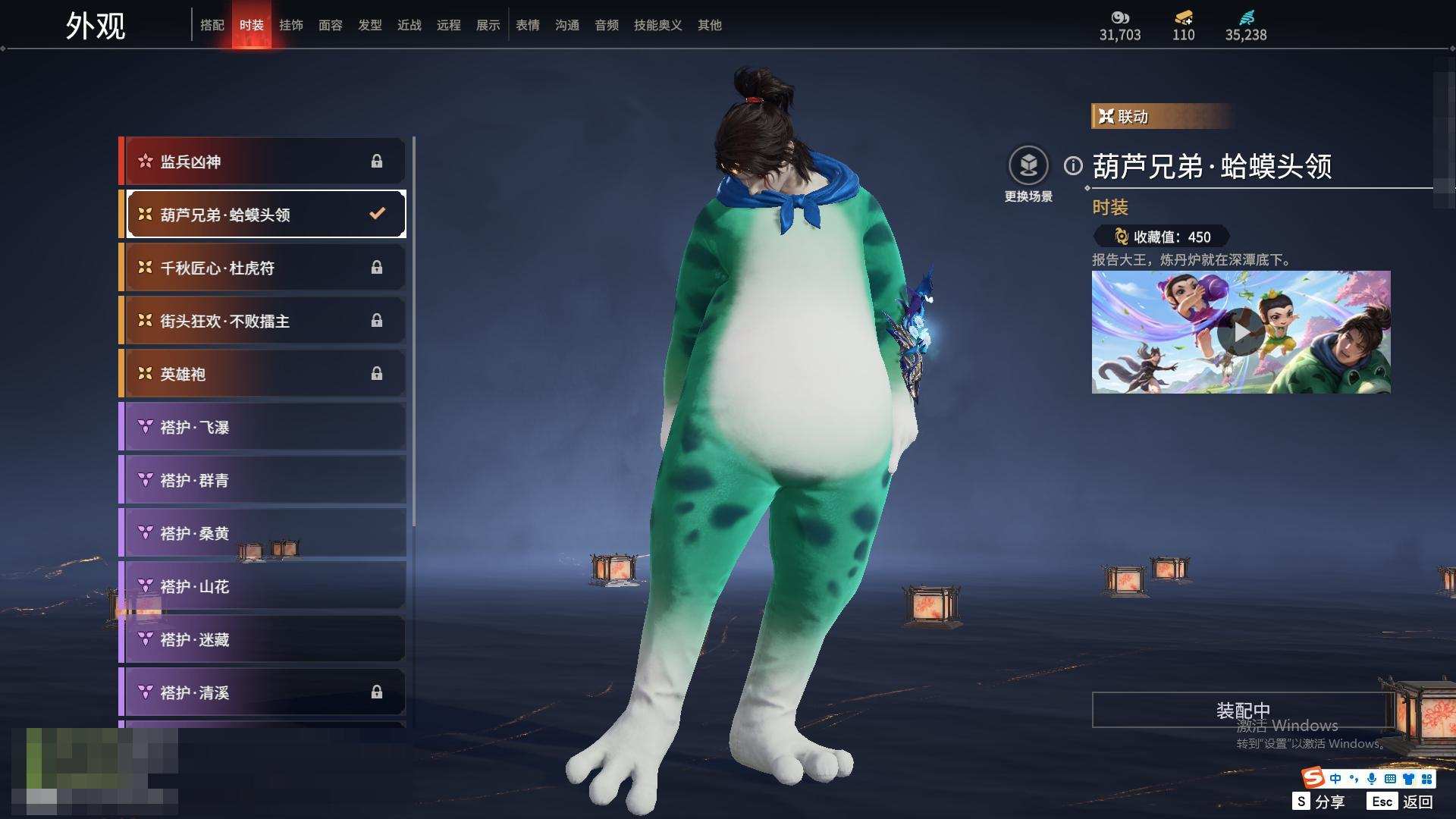
Task: Switch to the 表情 emotes tab
Action: point(528,26)
